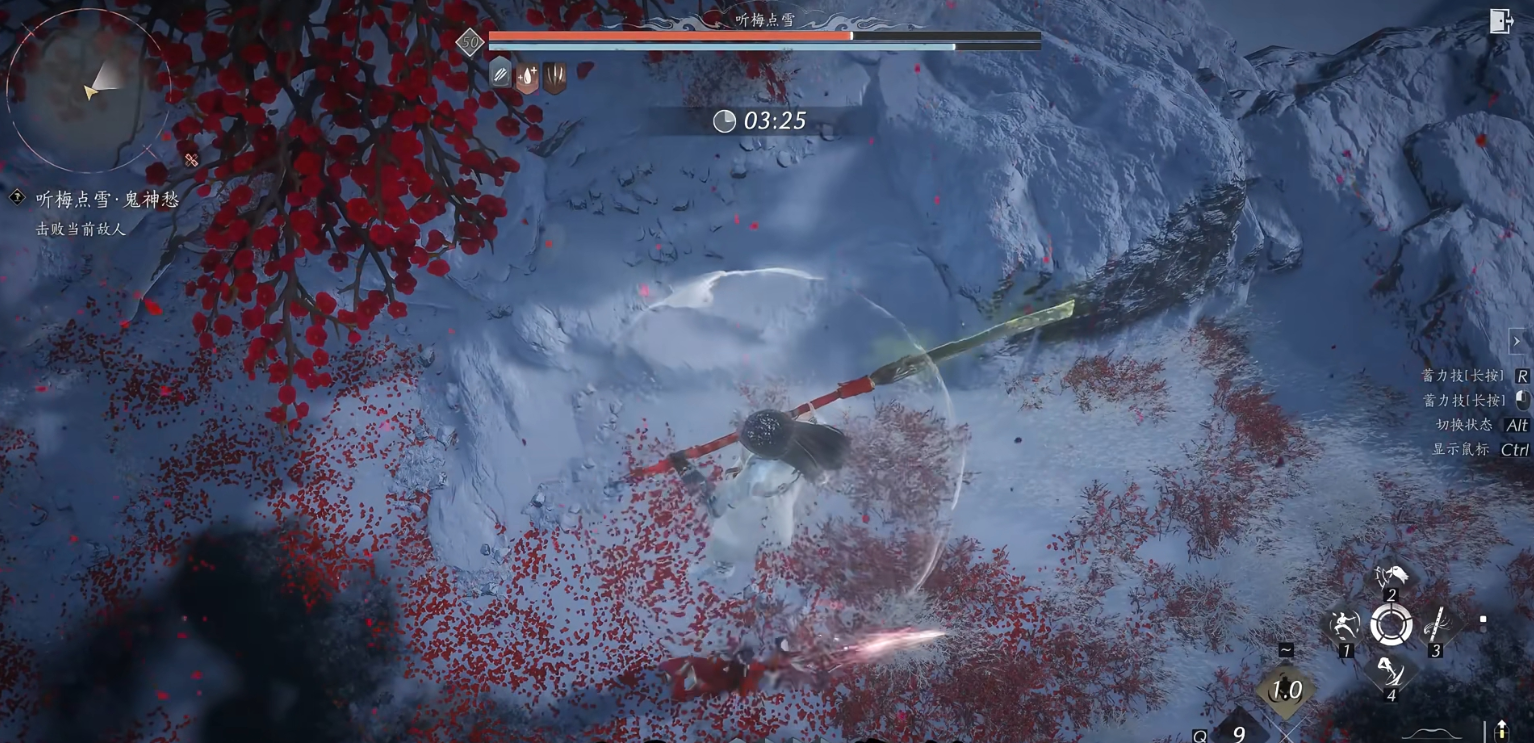Screen dimensions: 1534x743
Task: Expand the side panel arrow tab
Action: (x=1517, y=341)
